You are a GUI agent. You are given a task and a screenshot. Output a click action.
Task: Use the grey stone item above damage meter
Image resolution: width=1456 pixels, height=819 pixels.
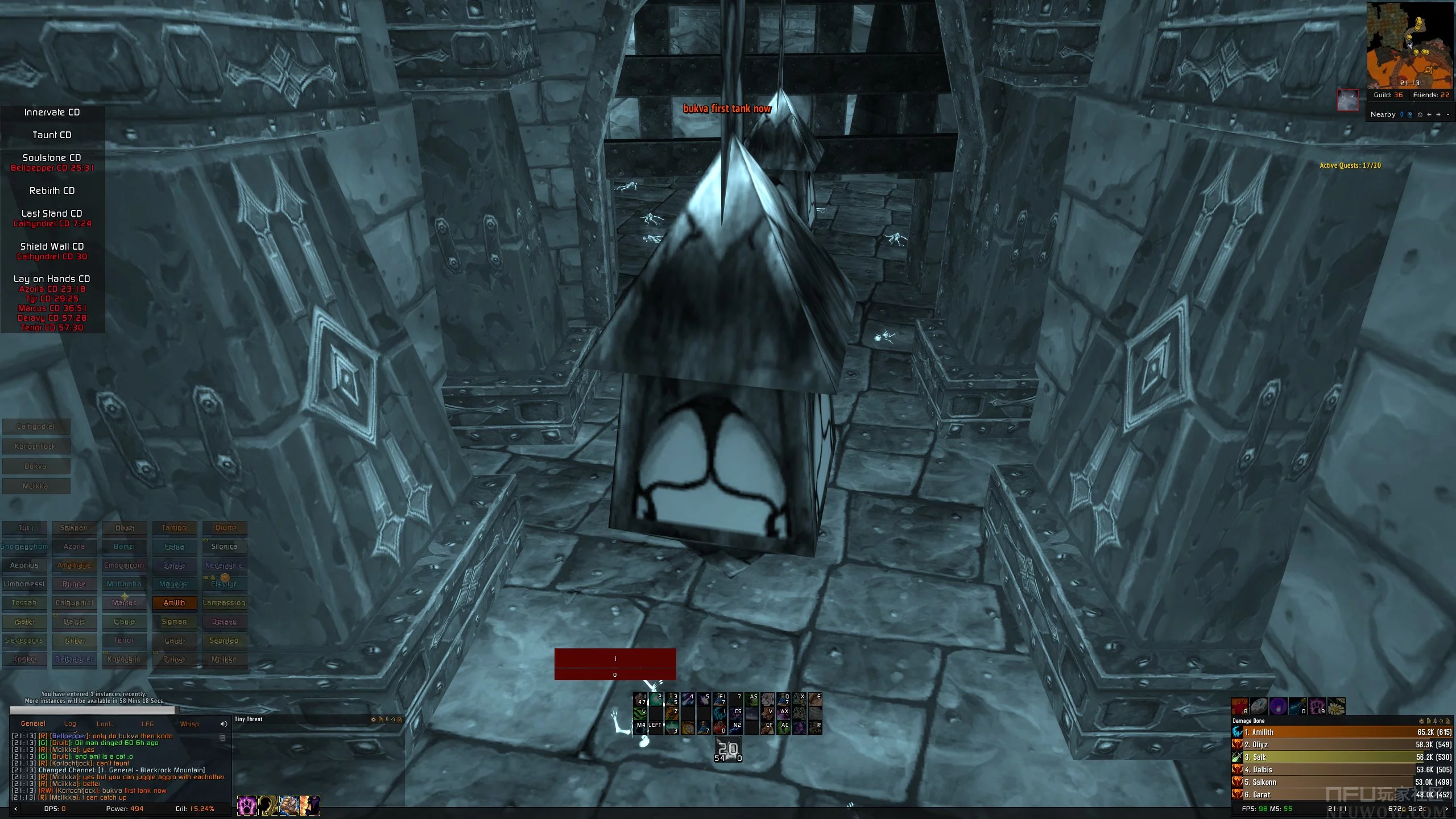pyautogui.click(x=1259, y=706)
